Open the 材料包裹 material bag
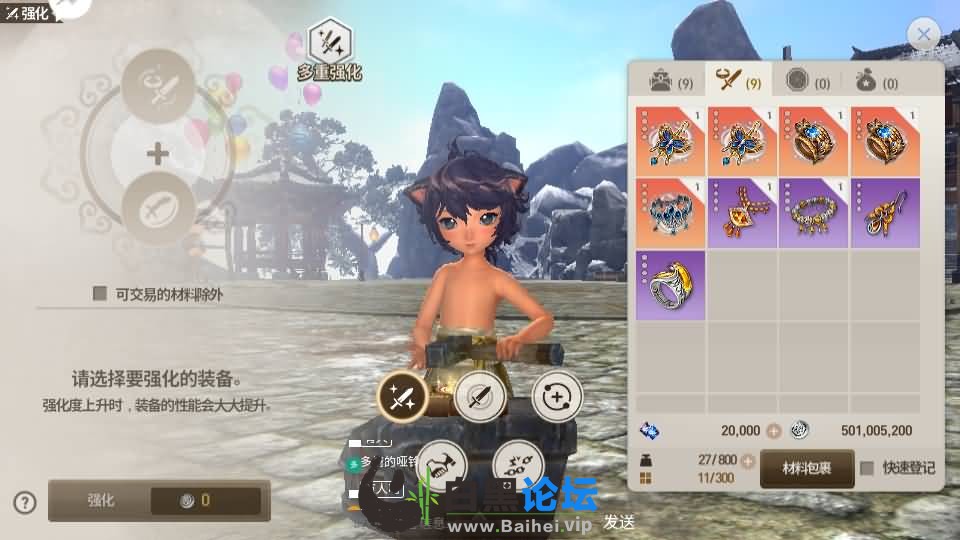Viewport: 960px width, 540px height. (807, 468)
